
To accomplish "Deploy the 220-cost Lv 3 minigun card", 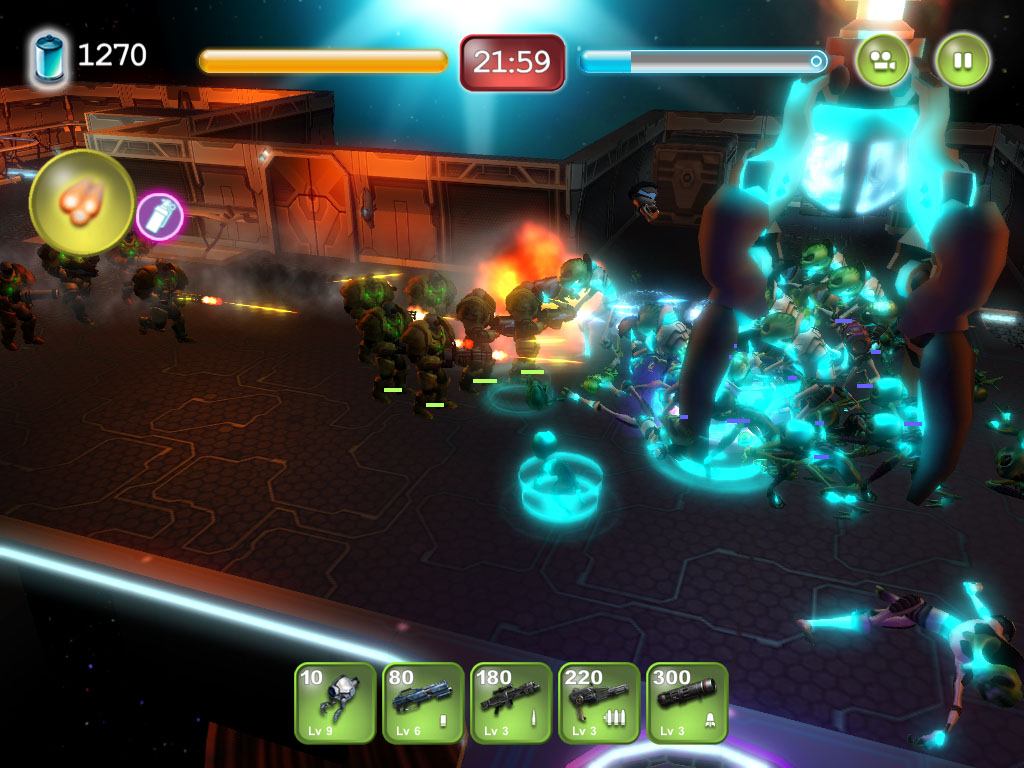I will 599,703.
